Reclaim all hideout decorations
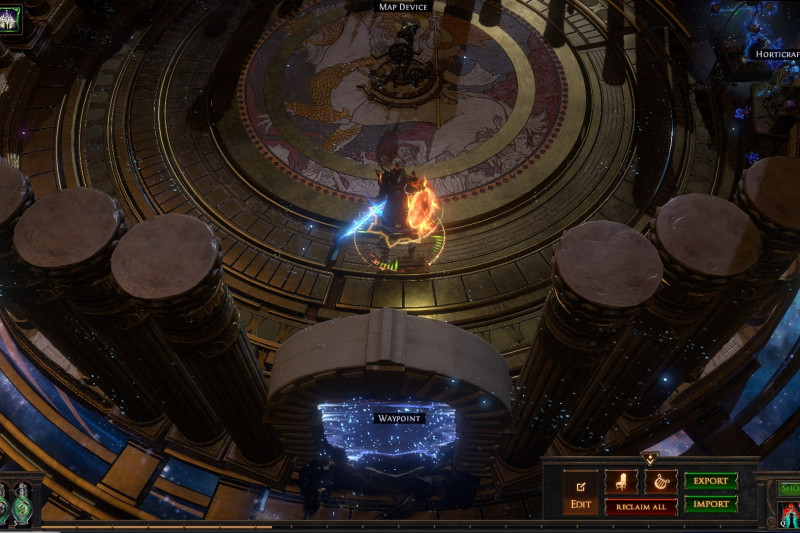Image resolution: width=800 pixels, height=533 pixels. (x=641, y=506)
